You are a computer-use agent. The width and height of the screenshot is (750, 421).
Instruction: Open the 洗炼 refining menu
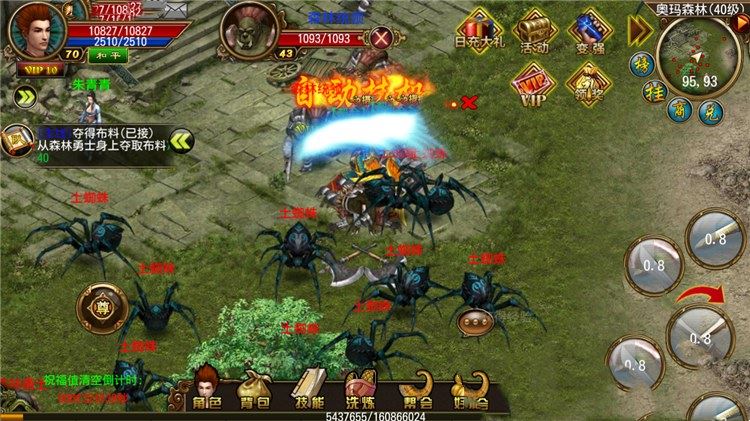click(360, 390)
